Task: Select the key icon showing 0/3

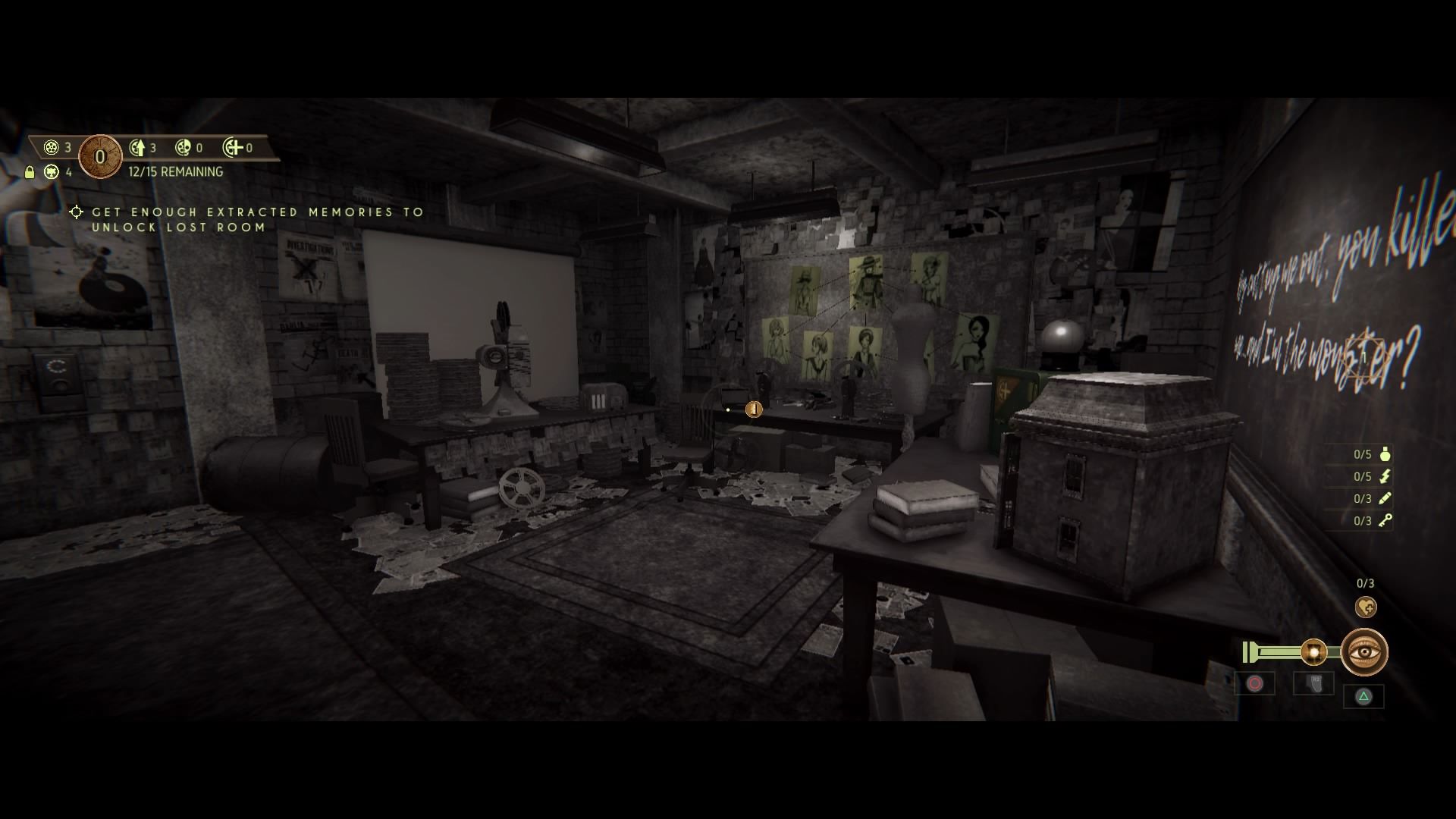Action: (1385, 521)
